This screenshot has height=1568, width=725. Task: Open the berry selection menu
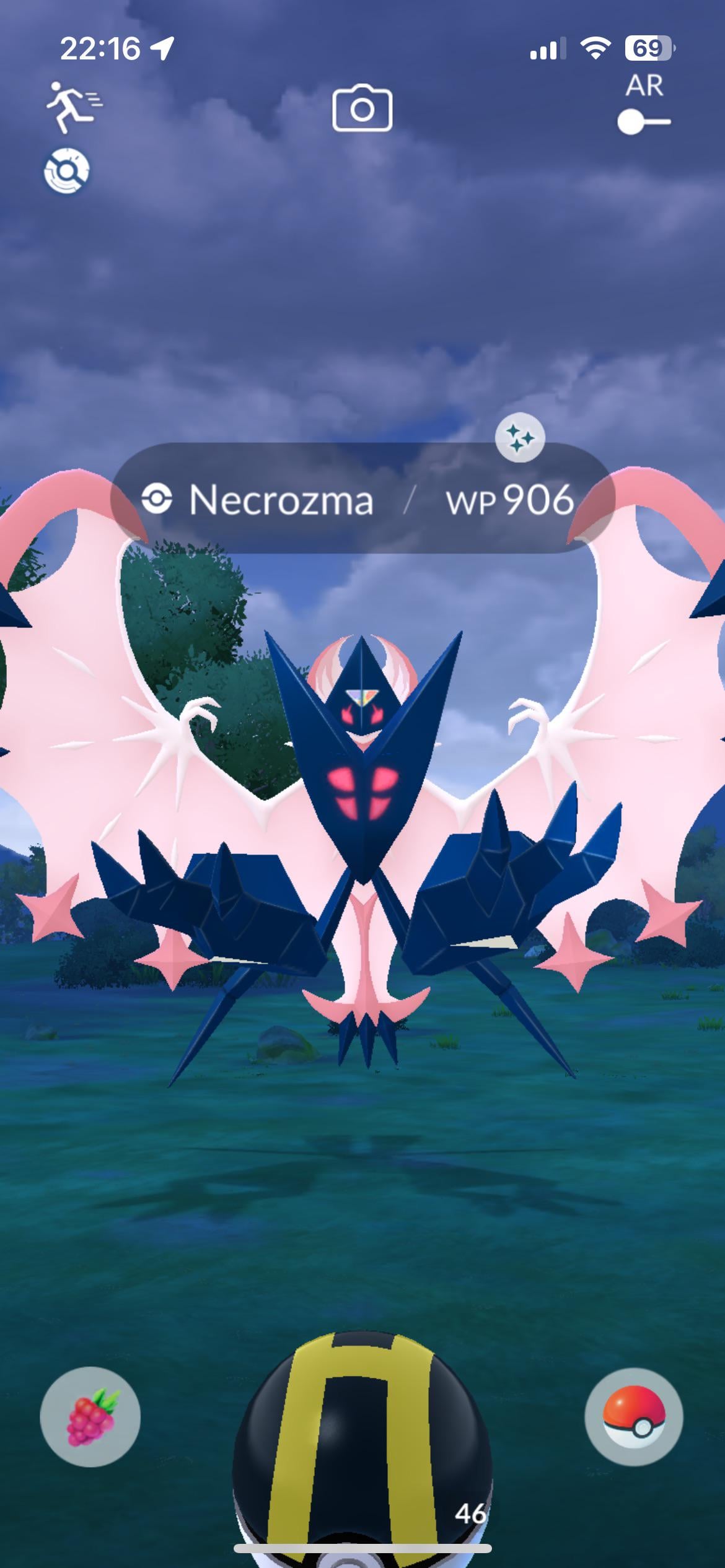tap(90, 1417)
